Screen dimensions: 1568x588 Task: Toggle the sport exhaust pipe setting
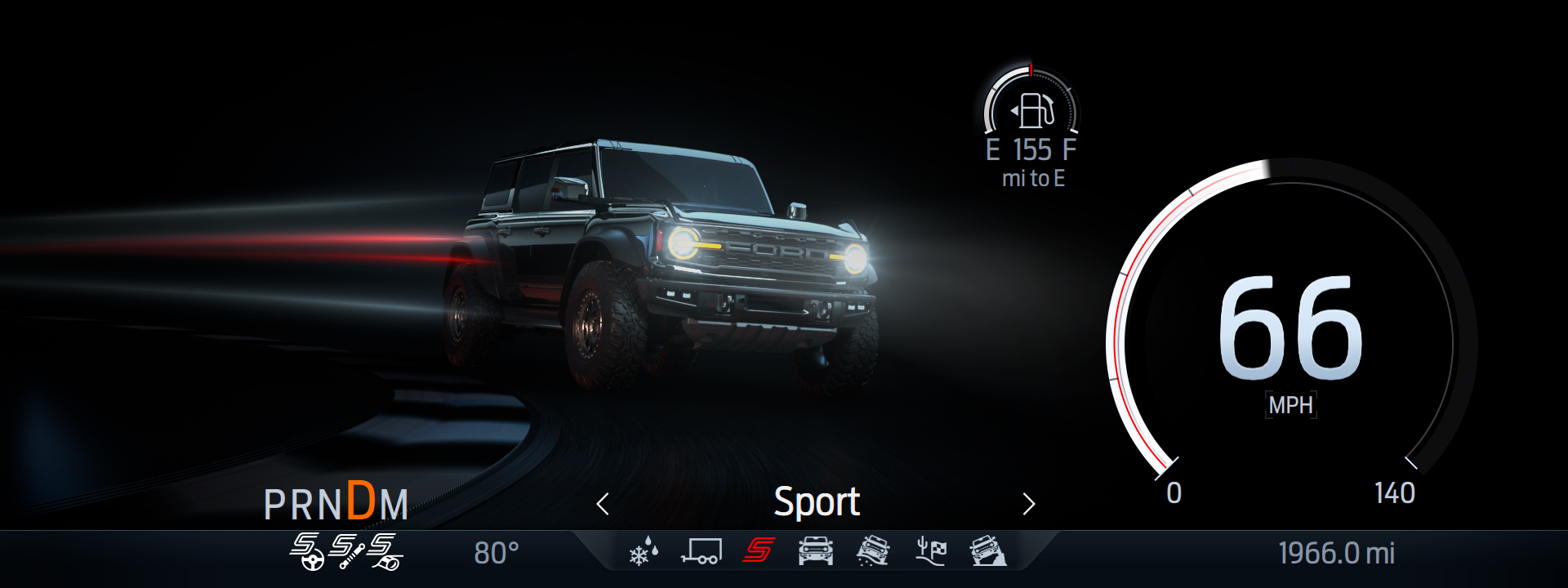tap(385, 551)
